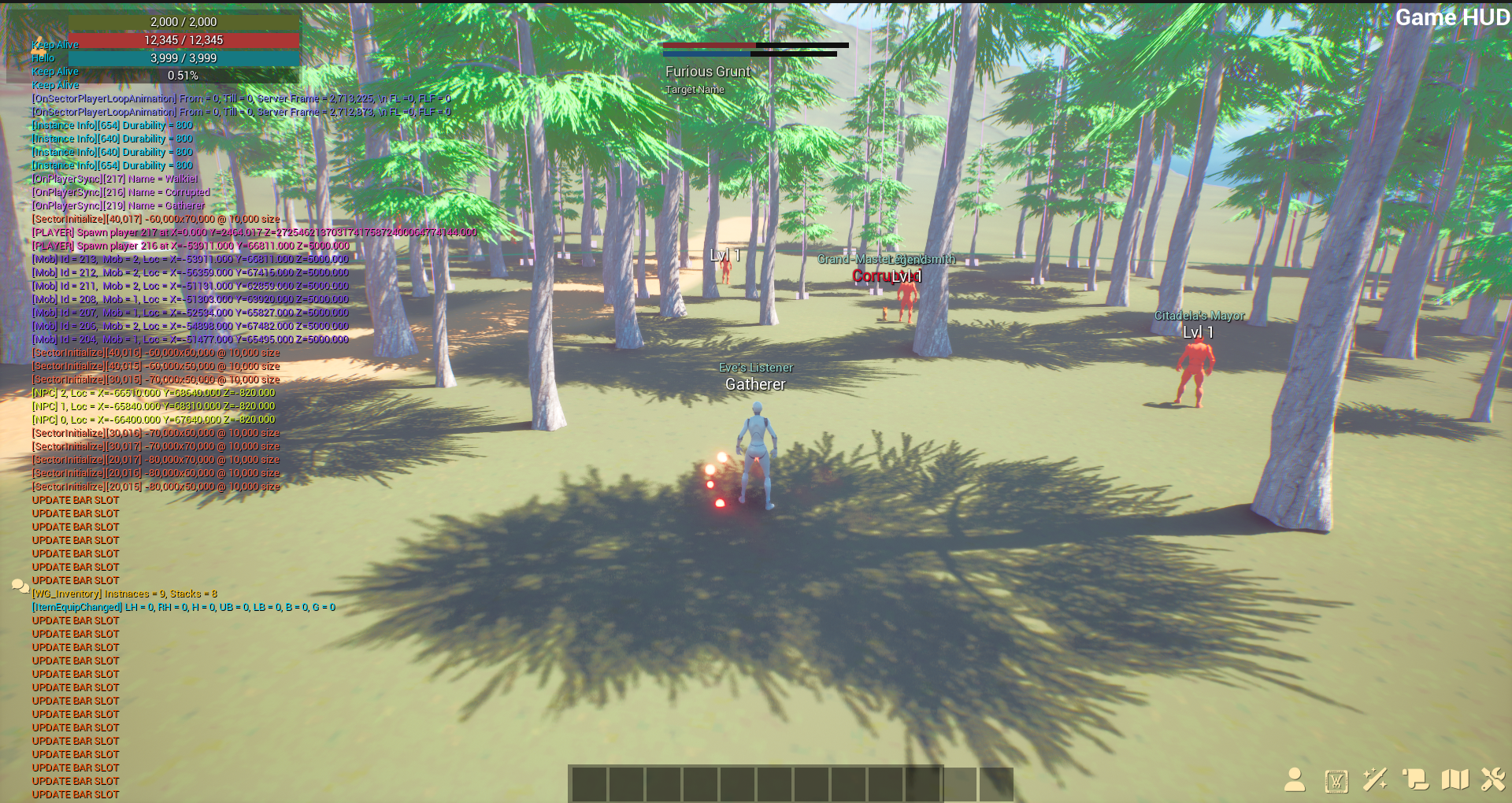The height and width of the screenshot is (803, 1512).
Task: Open the folded map icon
Action: pyautogui.click(x=1455, y=779)
